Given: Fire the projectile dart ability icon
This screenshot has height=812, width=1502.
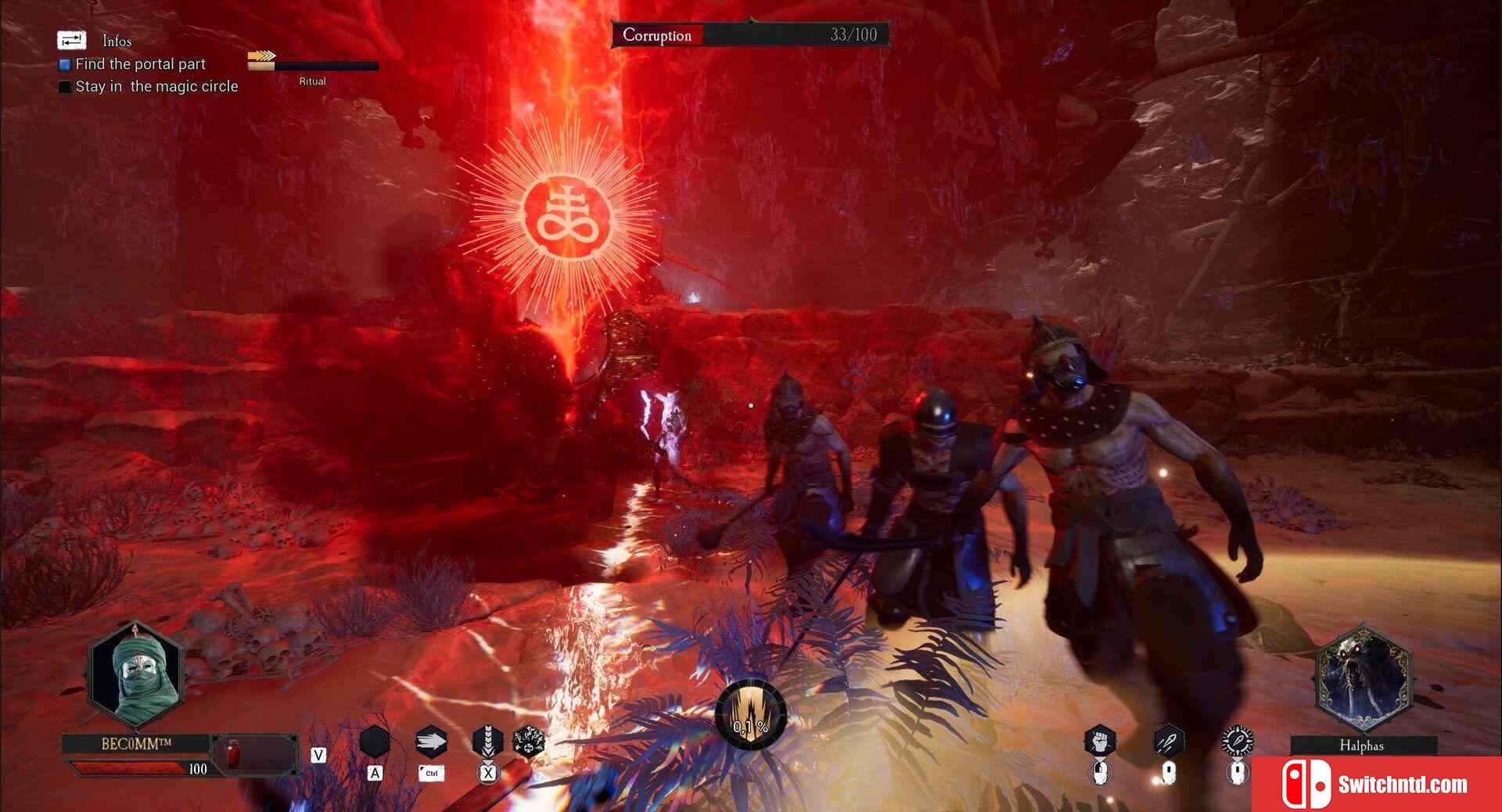Looking at the screenshot, I should [x=1168, y=740].
